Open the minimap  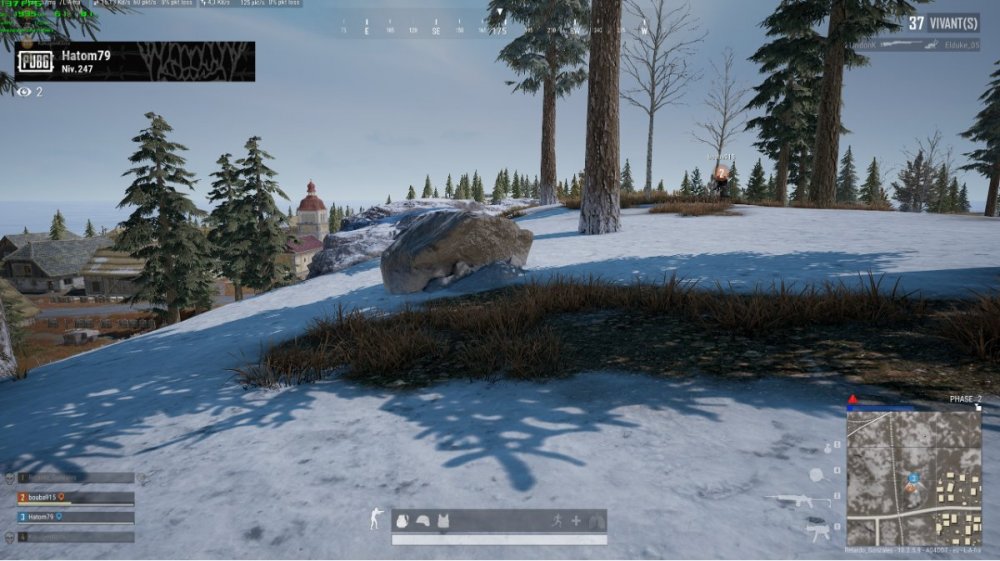913,478
